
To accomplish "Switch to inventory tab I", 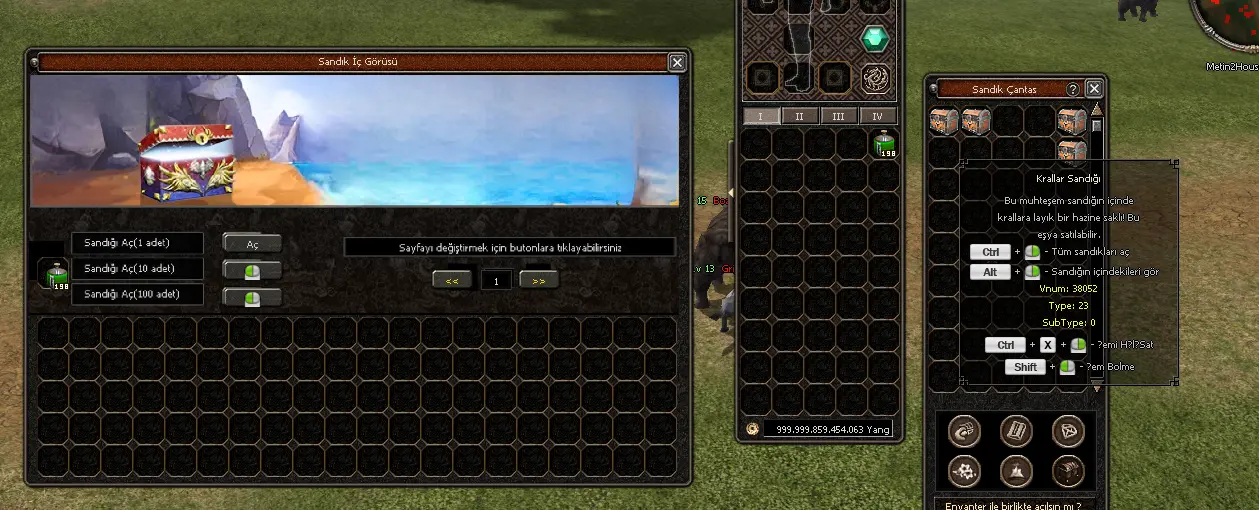I will pos(761,116).
